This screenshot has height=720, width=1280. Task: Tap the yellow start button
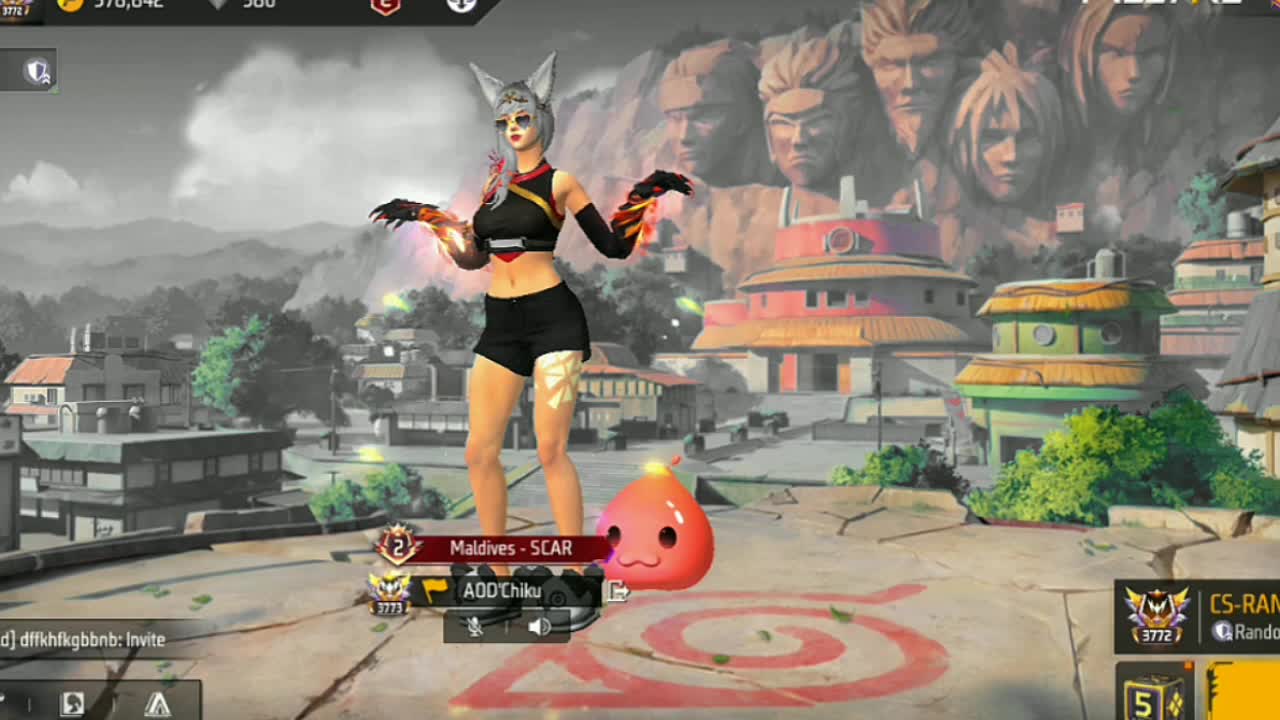(1244, 695)
